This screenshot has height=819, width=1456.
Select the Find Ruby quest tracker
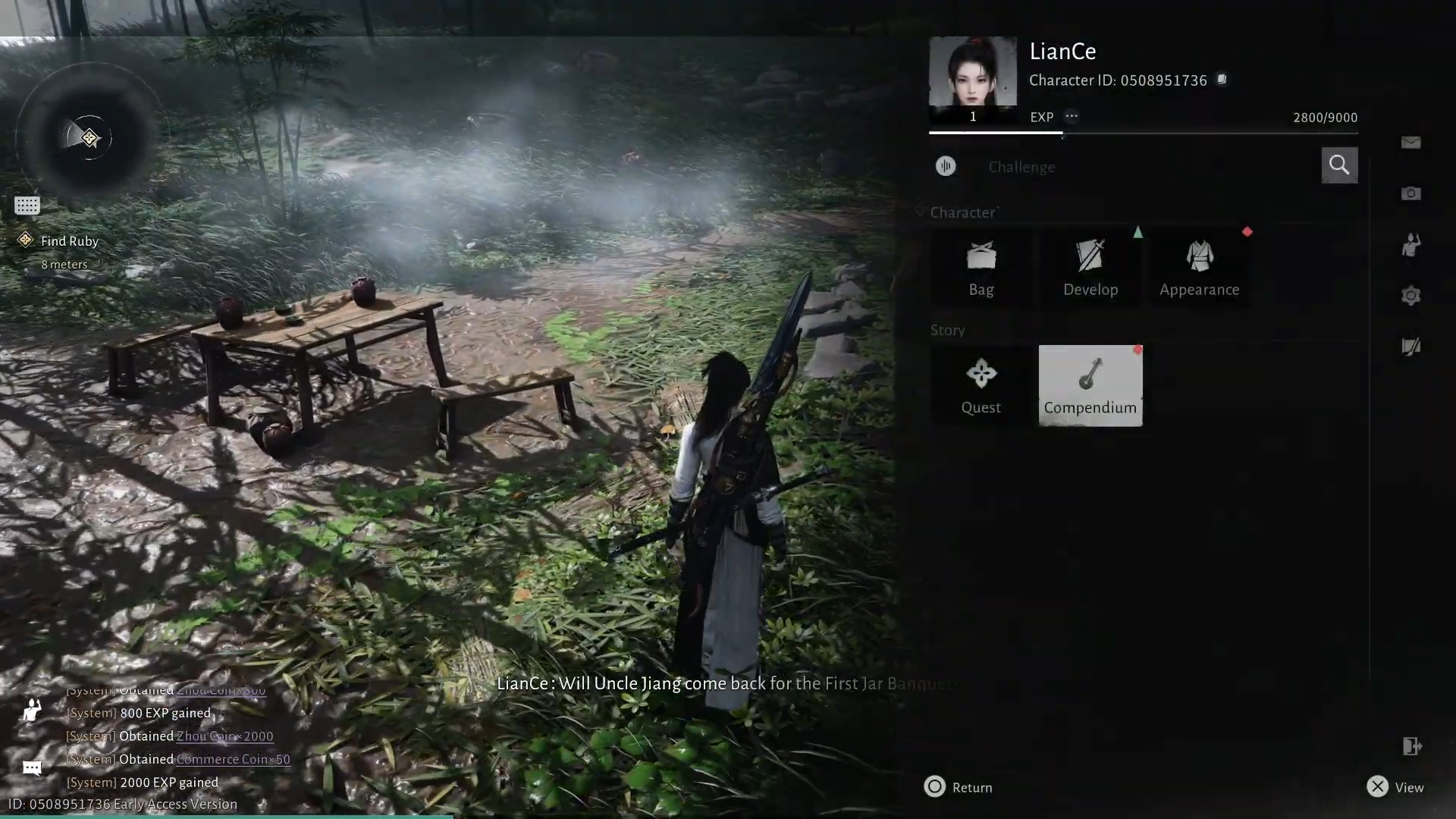69,241
